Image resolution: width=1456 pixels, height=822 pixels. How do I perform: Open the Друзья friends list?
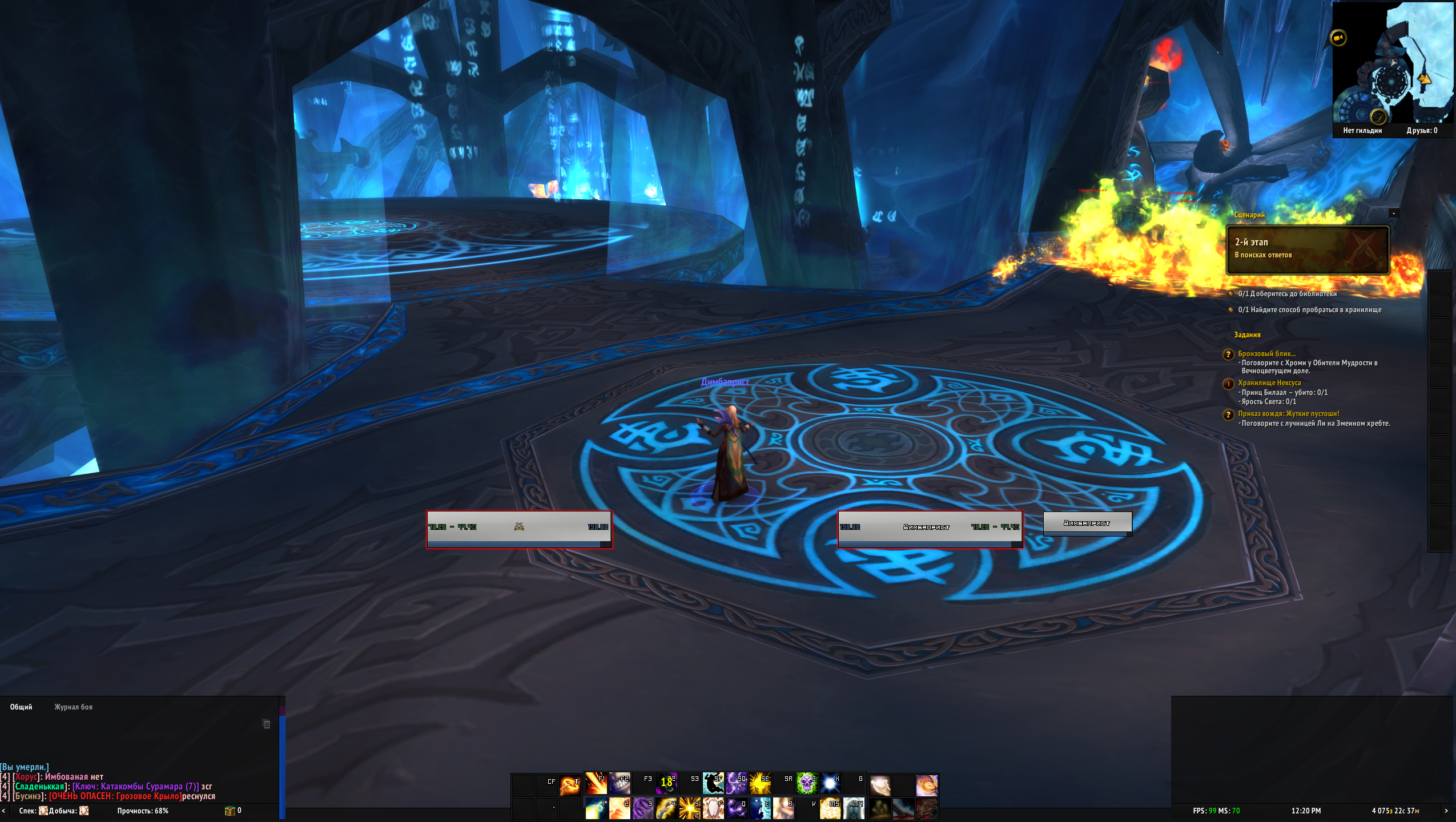[1422, 131]
